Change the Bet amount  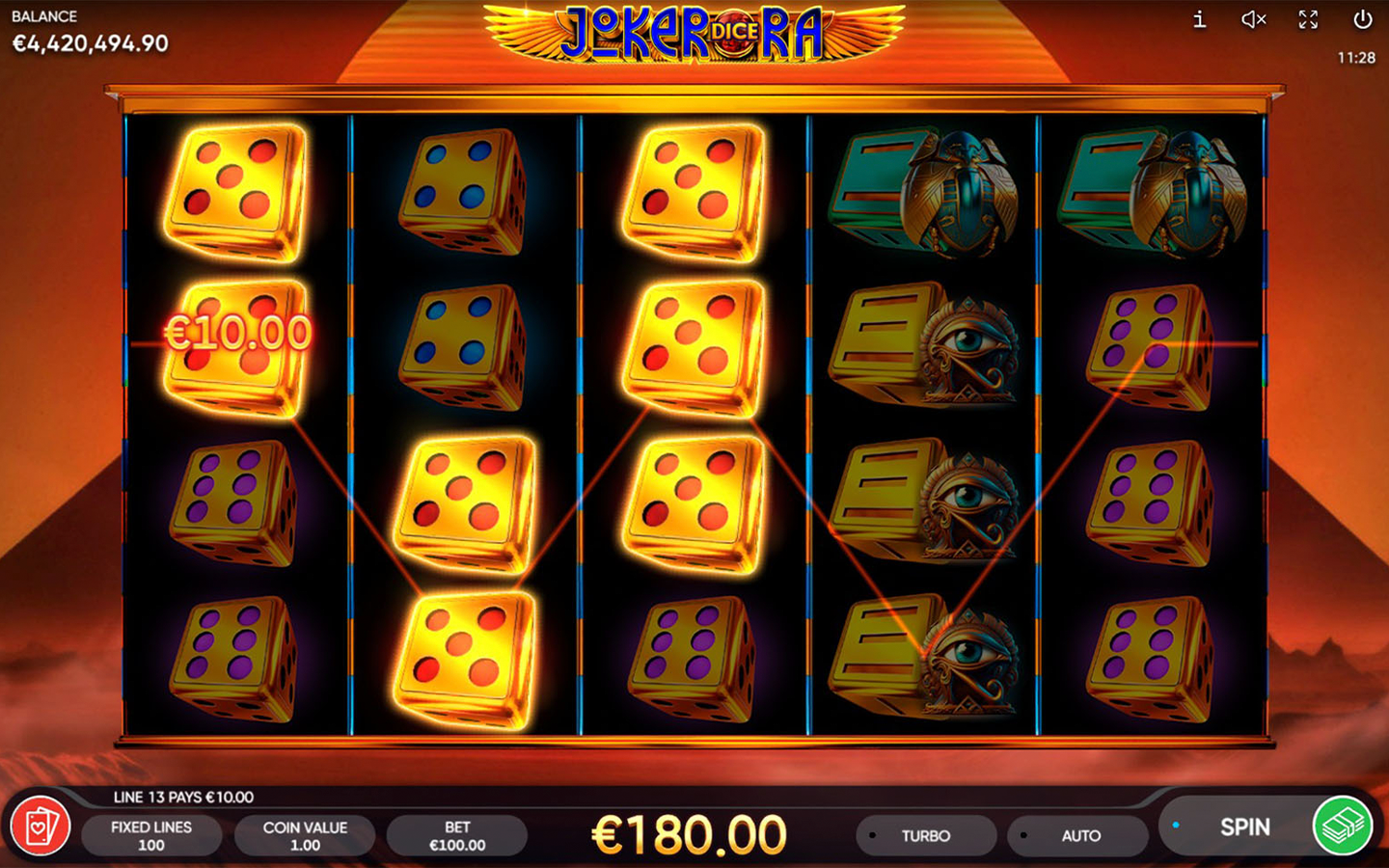click(457, 836)
